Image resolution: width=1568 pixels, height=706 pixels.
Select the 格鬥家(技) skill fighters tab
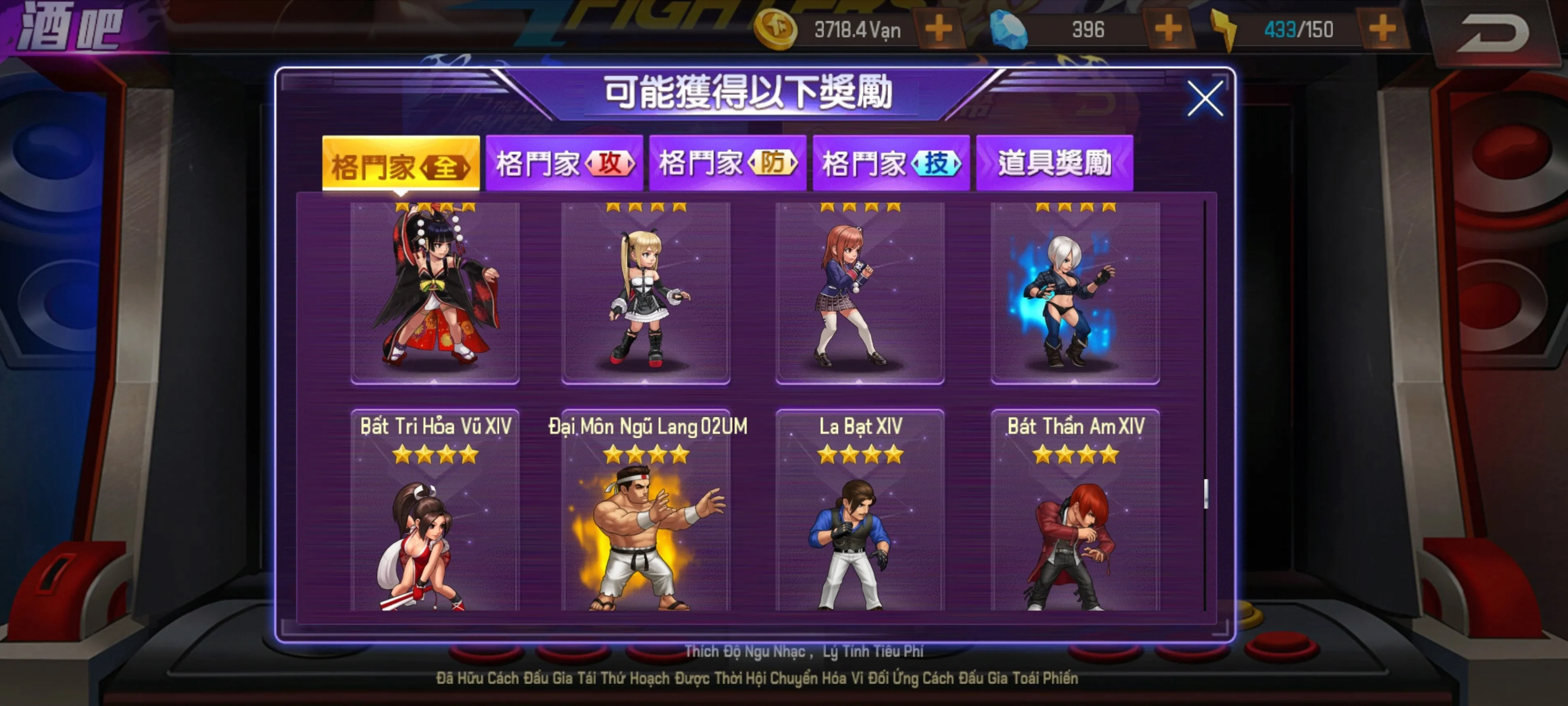click(x=891, y=163)
